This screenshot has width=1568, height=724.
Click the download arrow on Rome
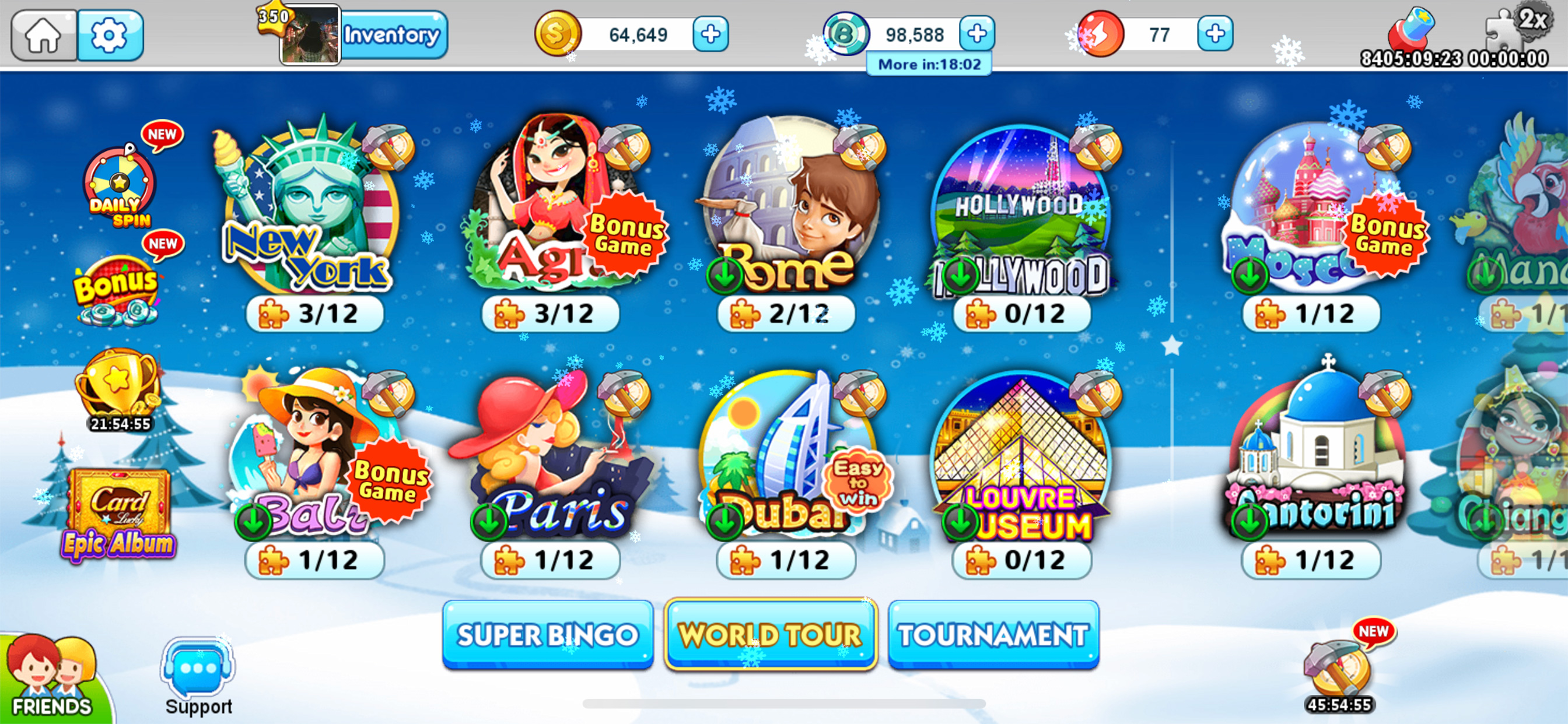click(x=724, y=275)
